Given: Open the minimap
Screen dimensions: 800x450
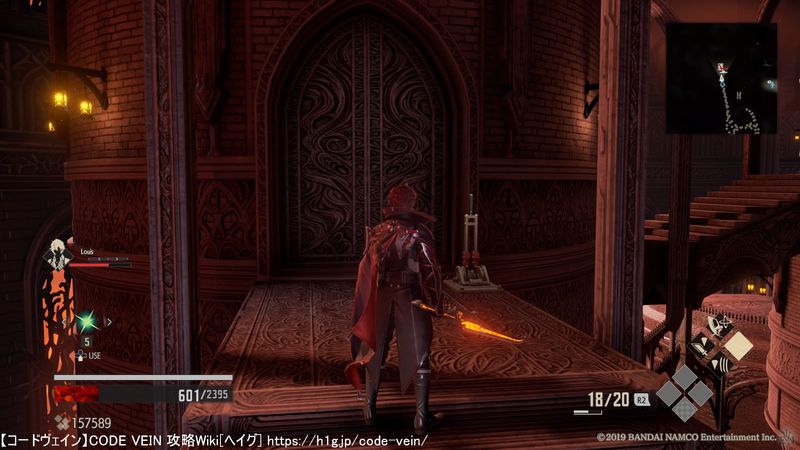Looking at the screenshot, I should [x=721, y=78].
